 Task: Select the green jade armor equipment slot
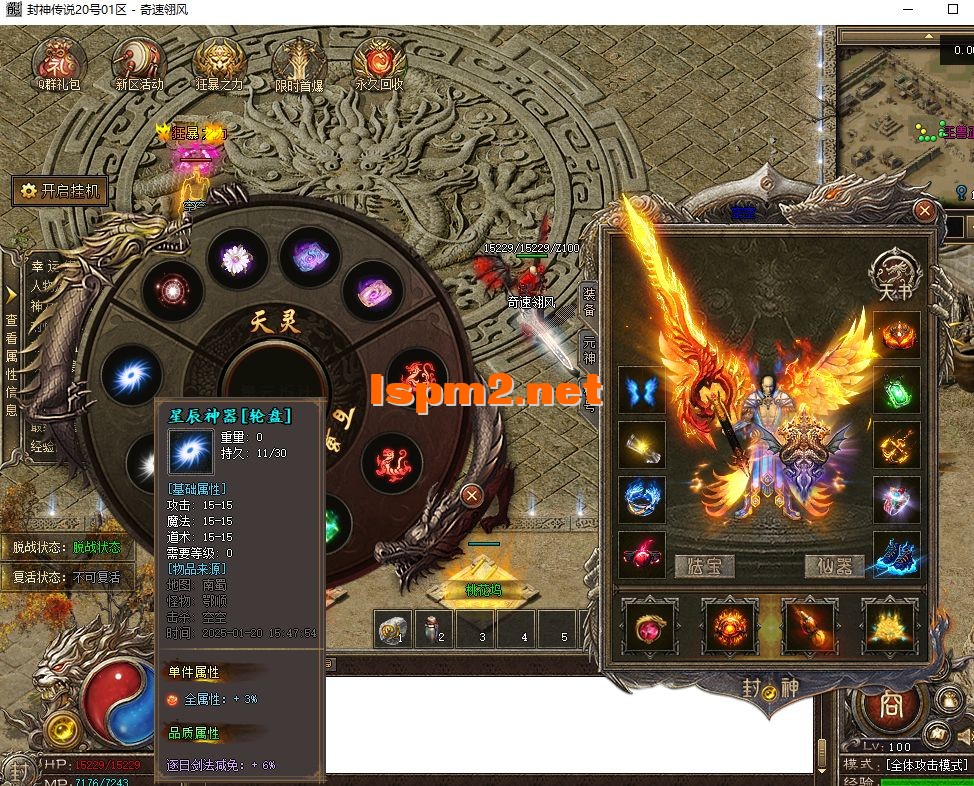point(896,390)
